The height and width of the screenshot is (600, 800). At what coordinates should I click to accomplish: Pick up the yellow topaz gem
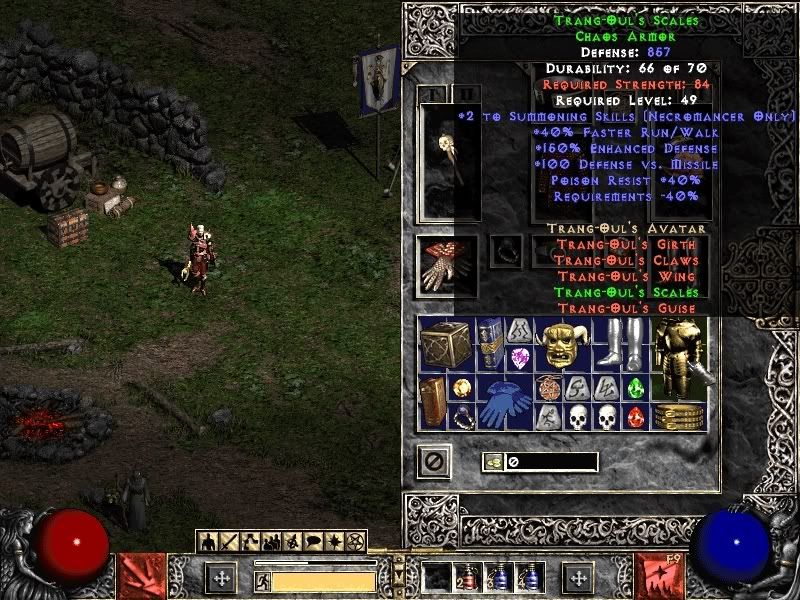(461, 388)
